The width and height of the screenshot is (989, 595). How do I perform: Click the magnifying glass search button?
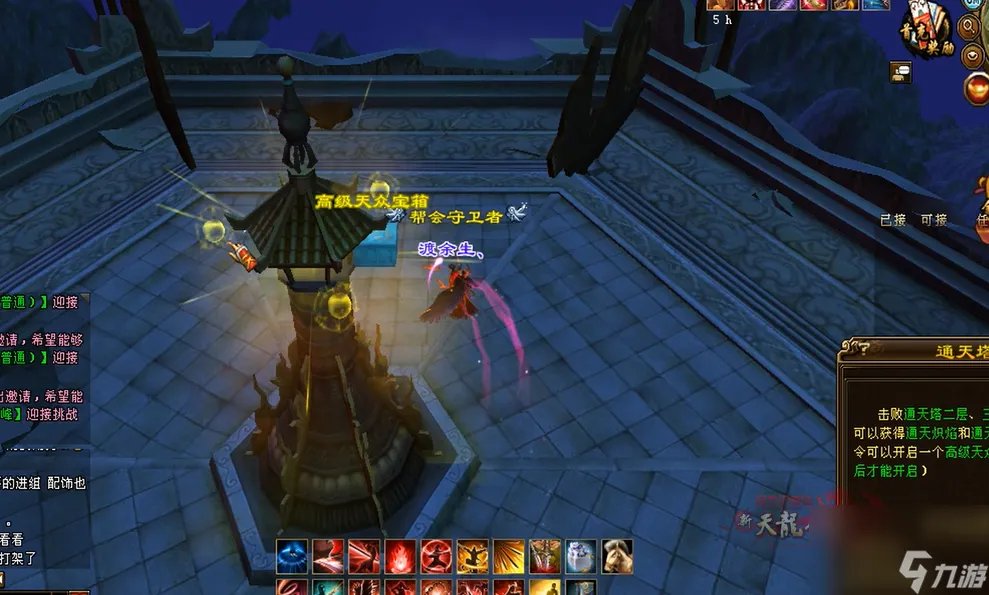tap(972, 27)
